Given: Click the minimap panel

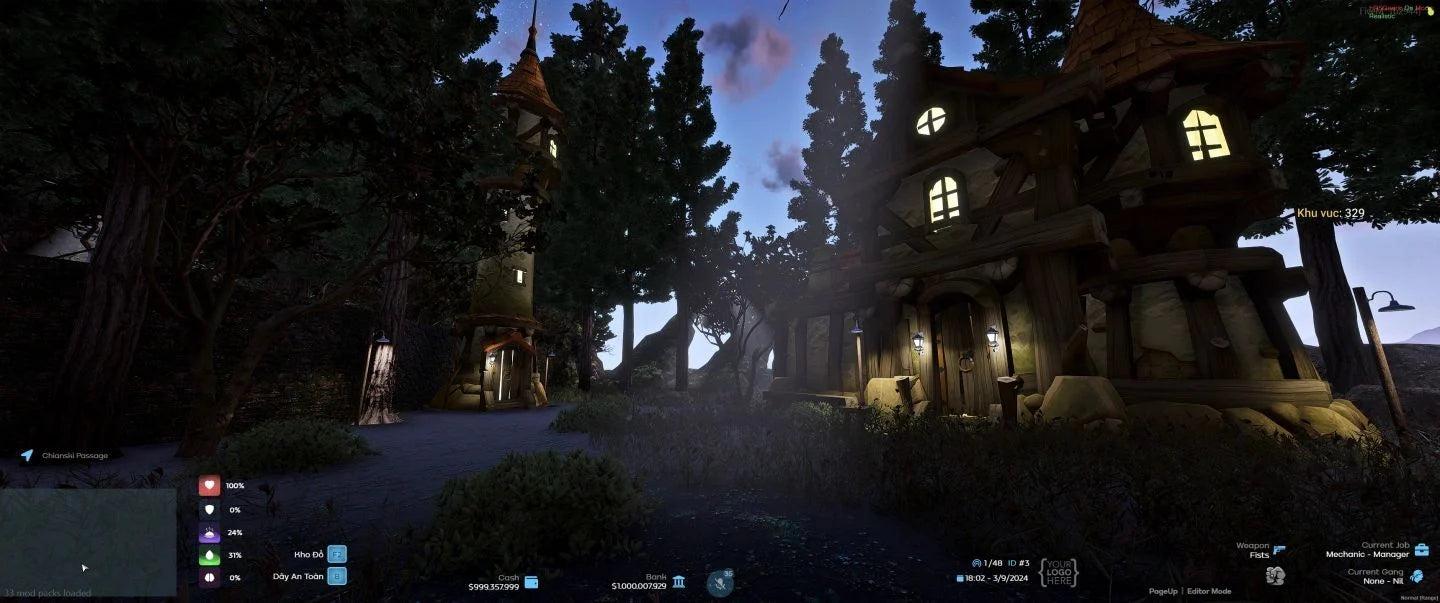Looking at the screenshot, I should pos(88,541).
